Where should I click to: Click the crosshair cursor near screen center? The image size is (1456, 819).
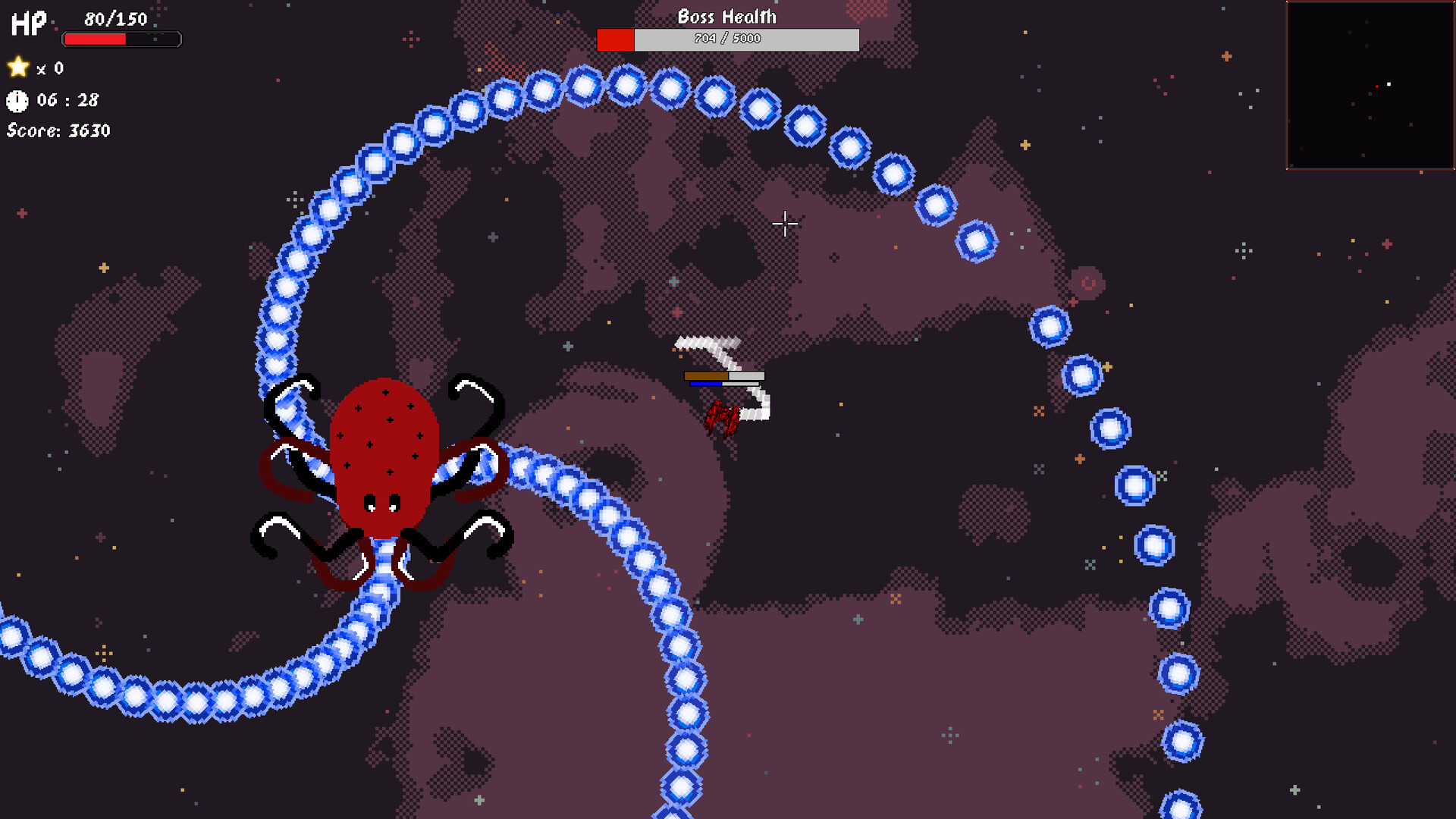(x=785, y=224)
